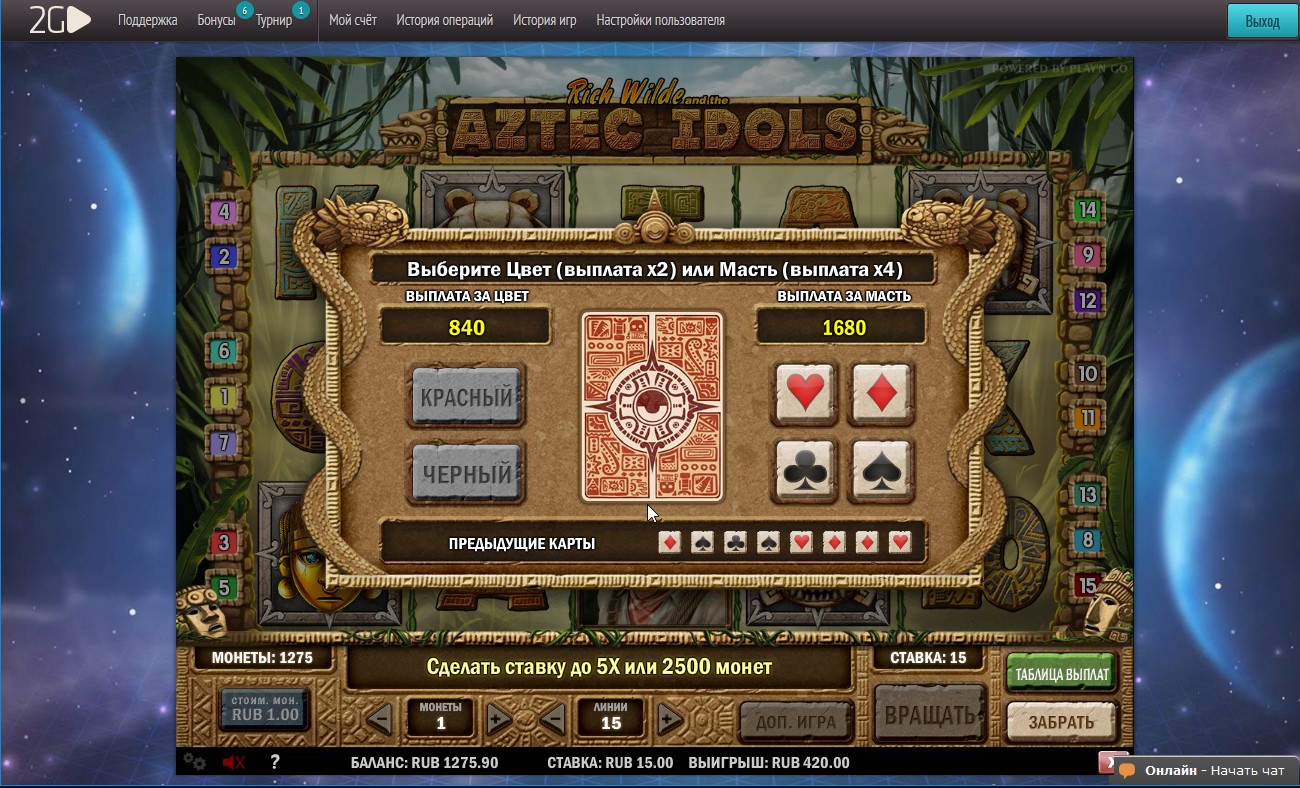The image size is (1300, 788).
Task: Choose the ЧЕРНЫЙ (black) color button
Action: point(466,474)
